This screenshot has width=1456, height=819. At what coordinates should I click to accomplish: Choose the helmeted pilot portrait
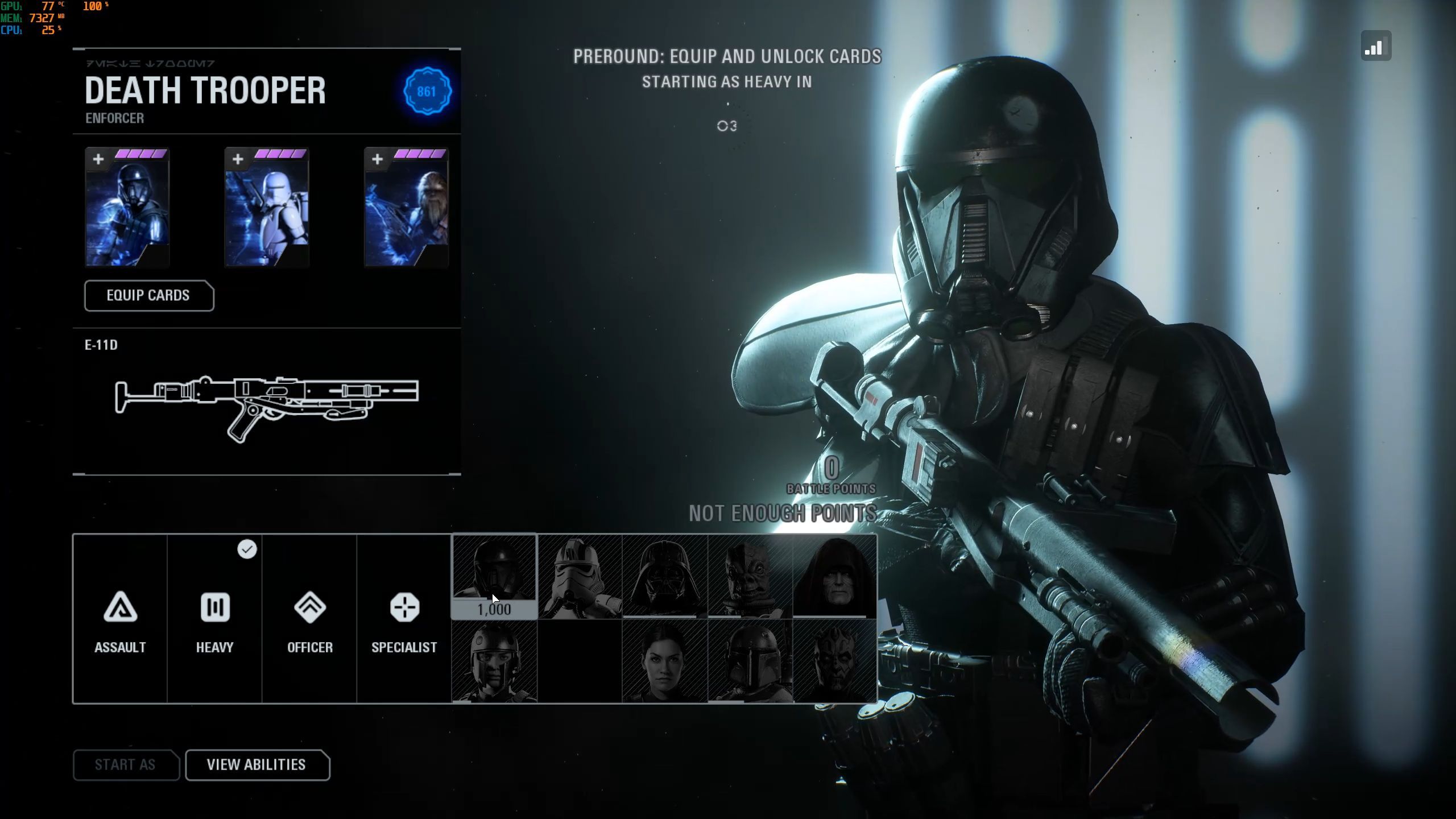point(494,661)
